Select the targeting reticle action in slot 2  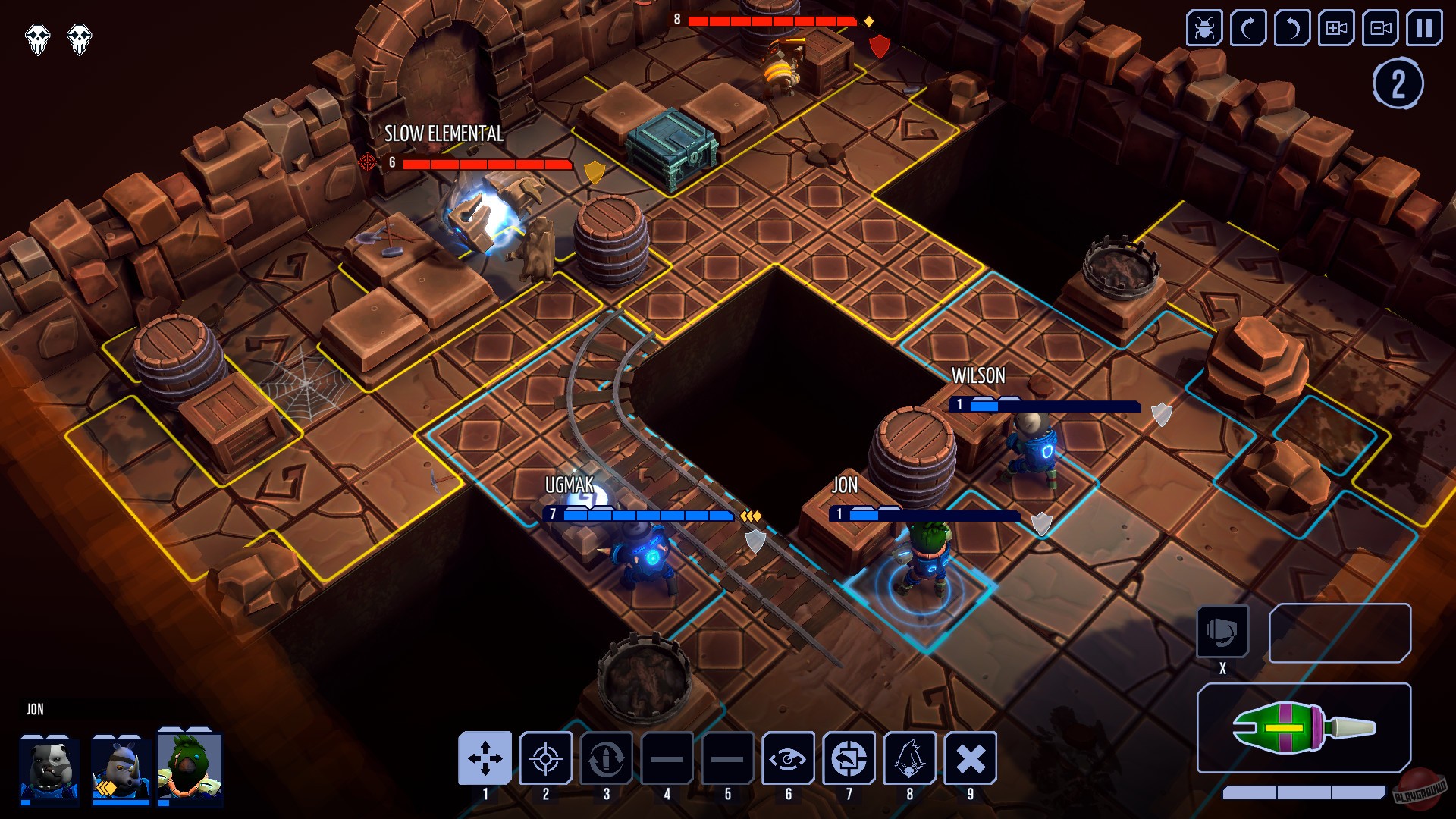[x=546, y=758]
